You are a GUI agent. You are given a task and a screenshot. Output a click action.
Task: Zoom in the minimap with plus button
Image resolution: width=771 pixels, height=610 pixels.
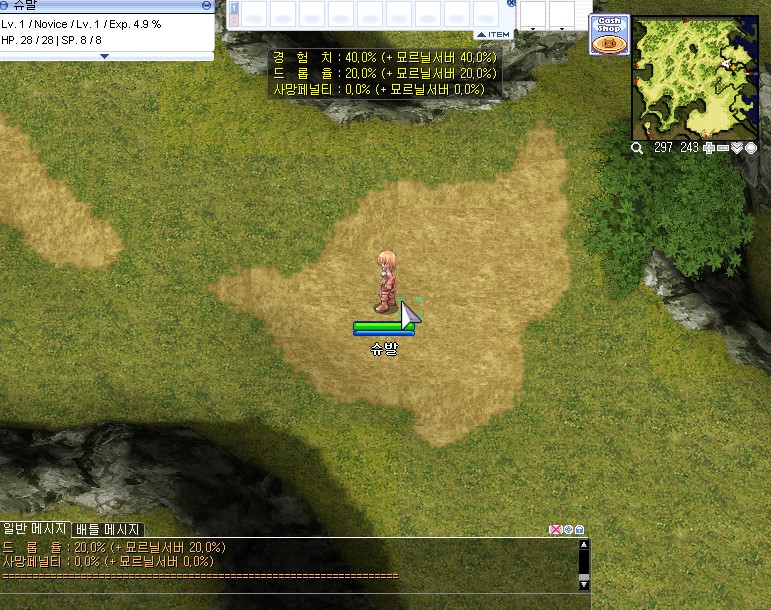[709, 148]
